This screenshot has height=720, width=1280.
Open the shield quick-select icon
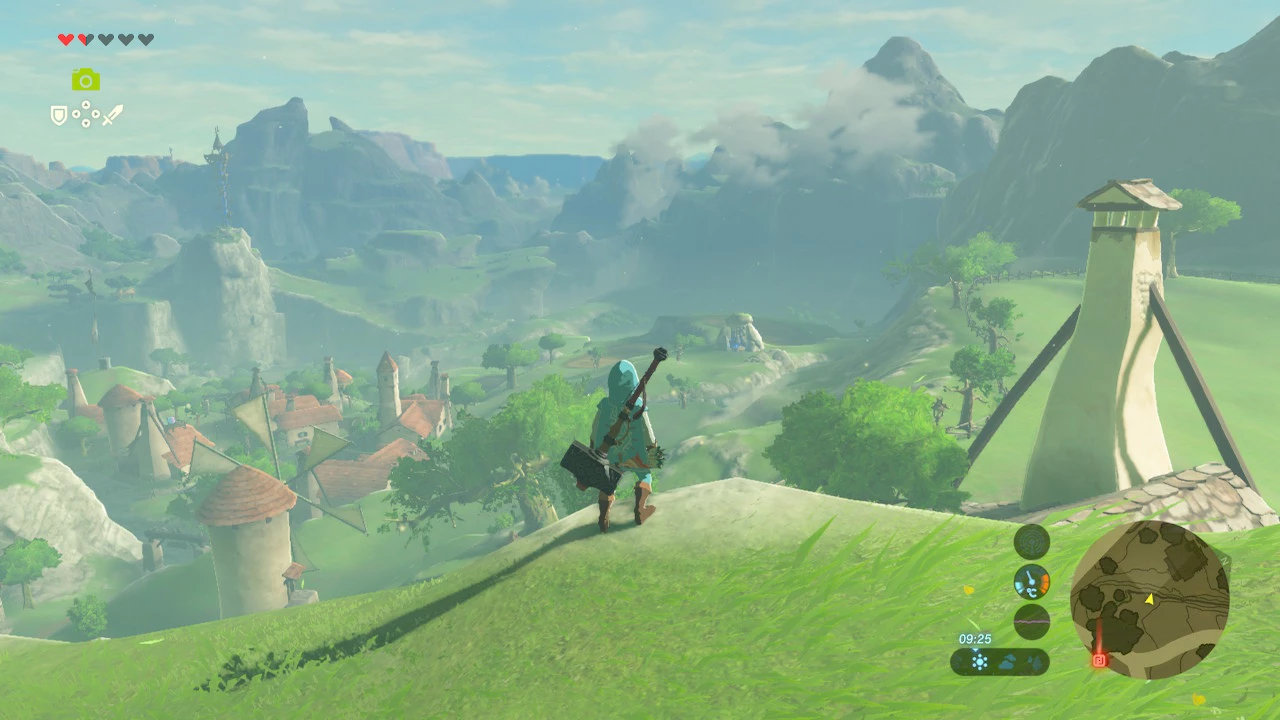tap(59, 116)
